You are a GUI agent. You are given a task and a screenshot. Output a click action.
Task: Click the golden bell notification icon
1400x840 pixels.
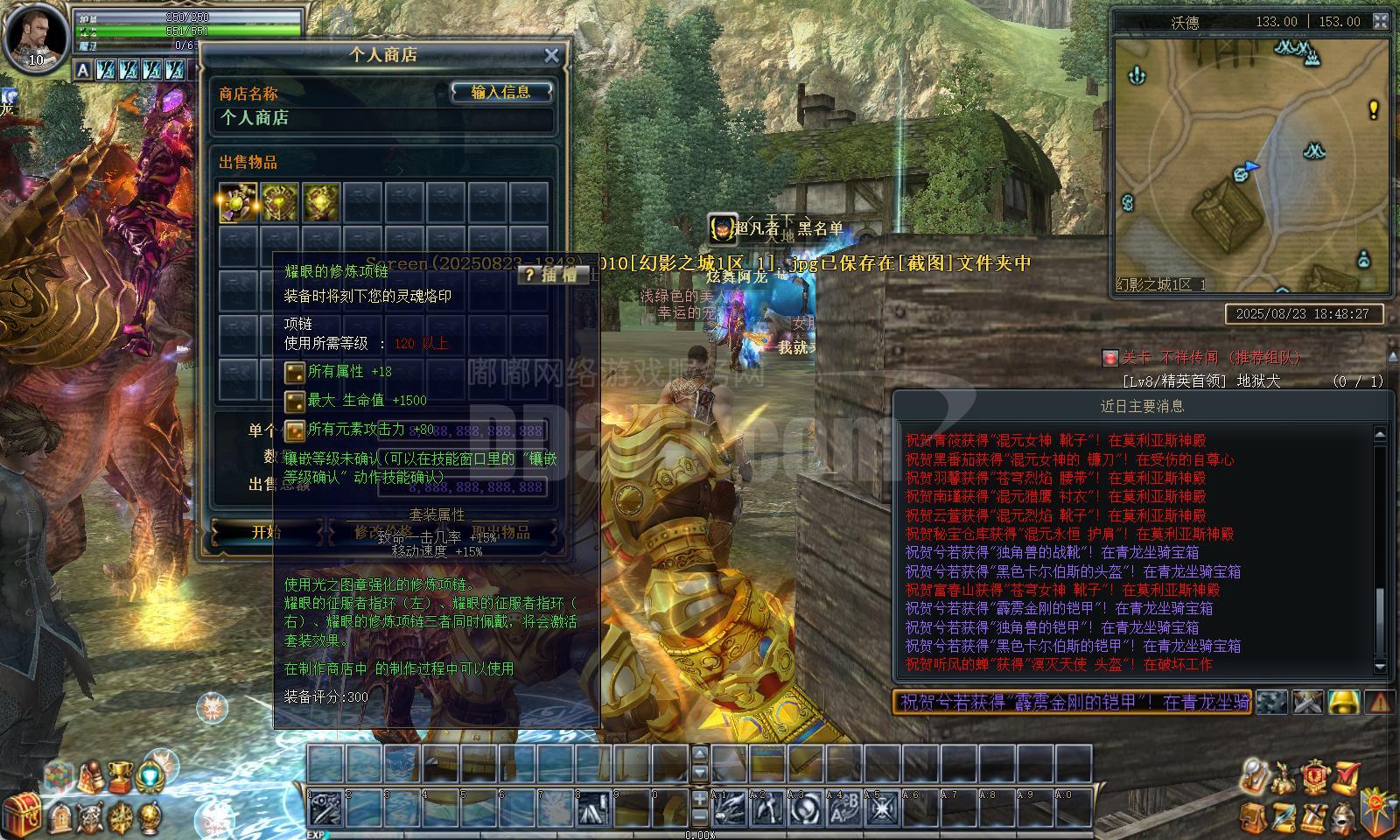click(1344, 702)
